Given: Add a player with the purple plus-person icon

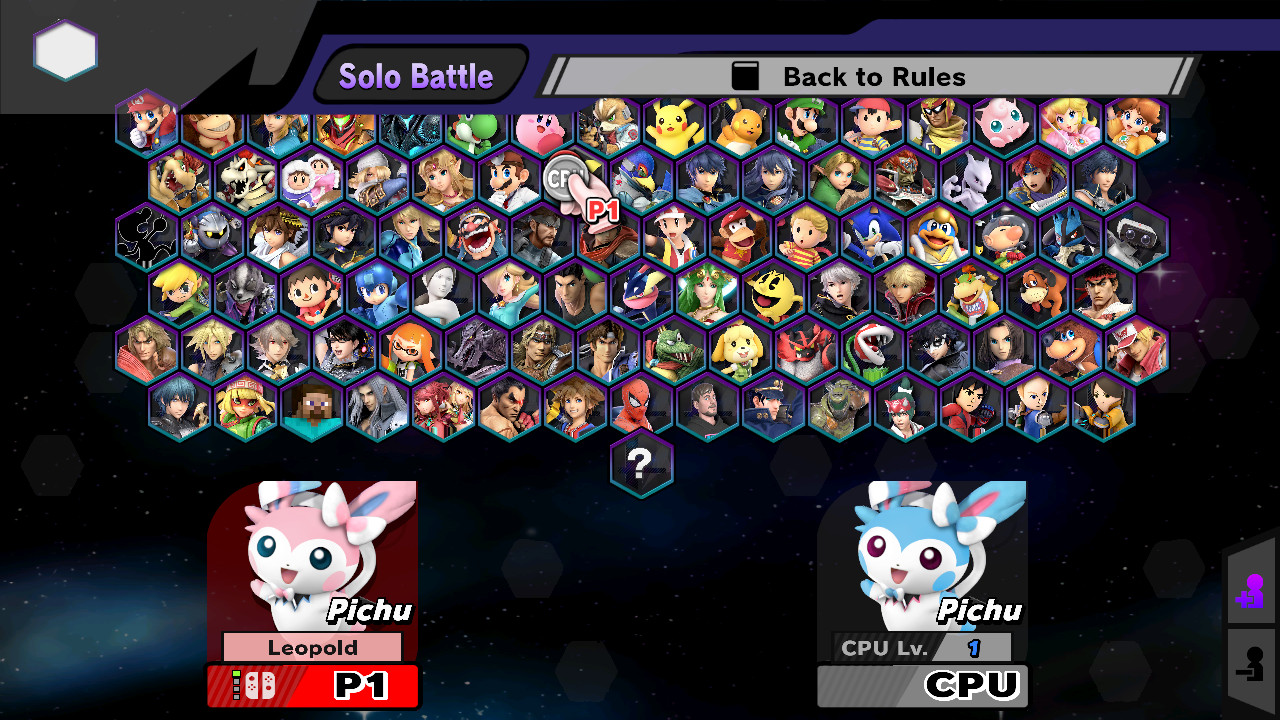Looking at the screenshot, I should pos(1252,590).
